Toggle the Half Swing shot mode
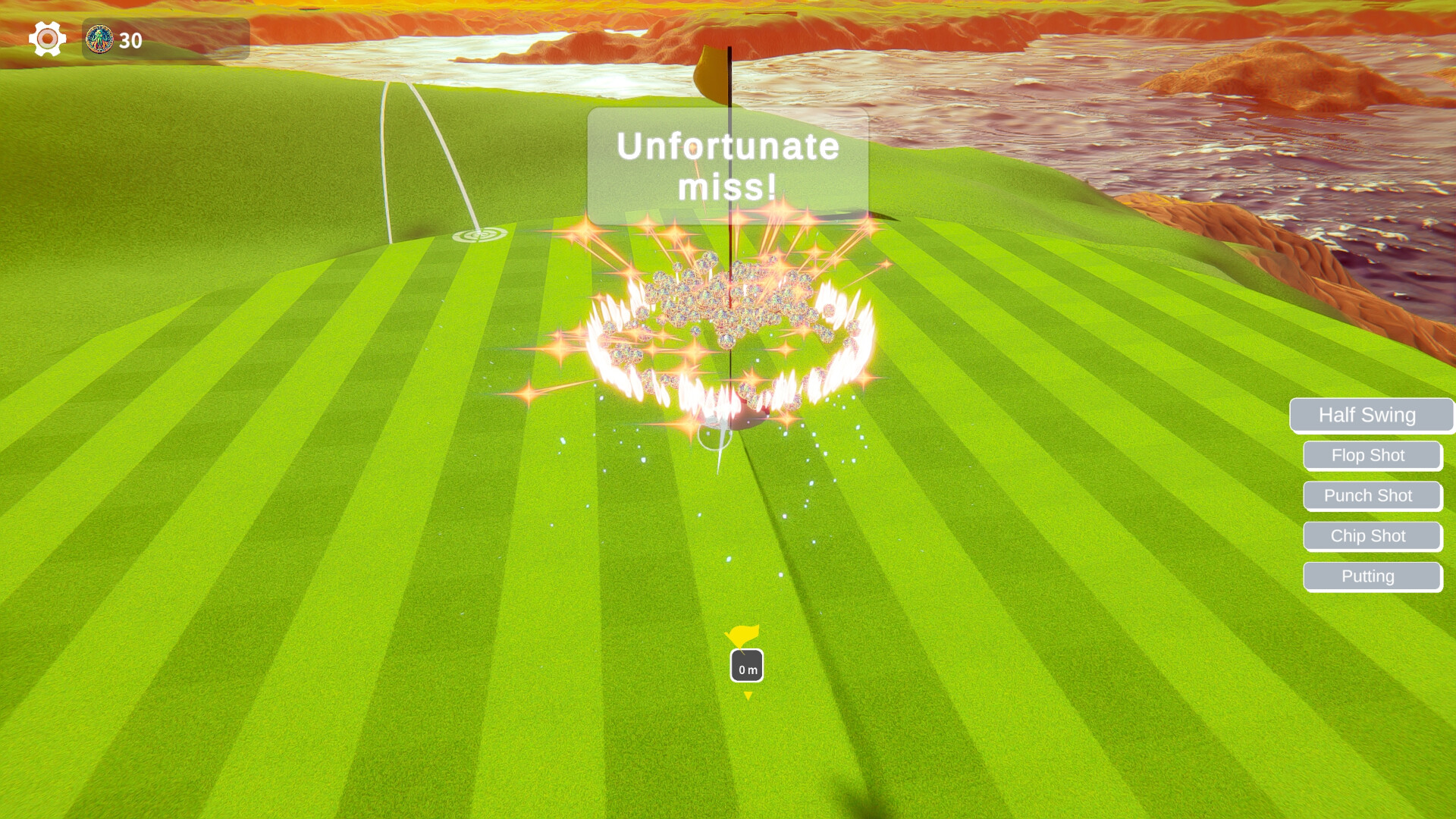The image size is (1456, 819). [1371, 415]
